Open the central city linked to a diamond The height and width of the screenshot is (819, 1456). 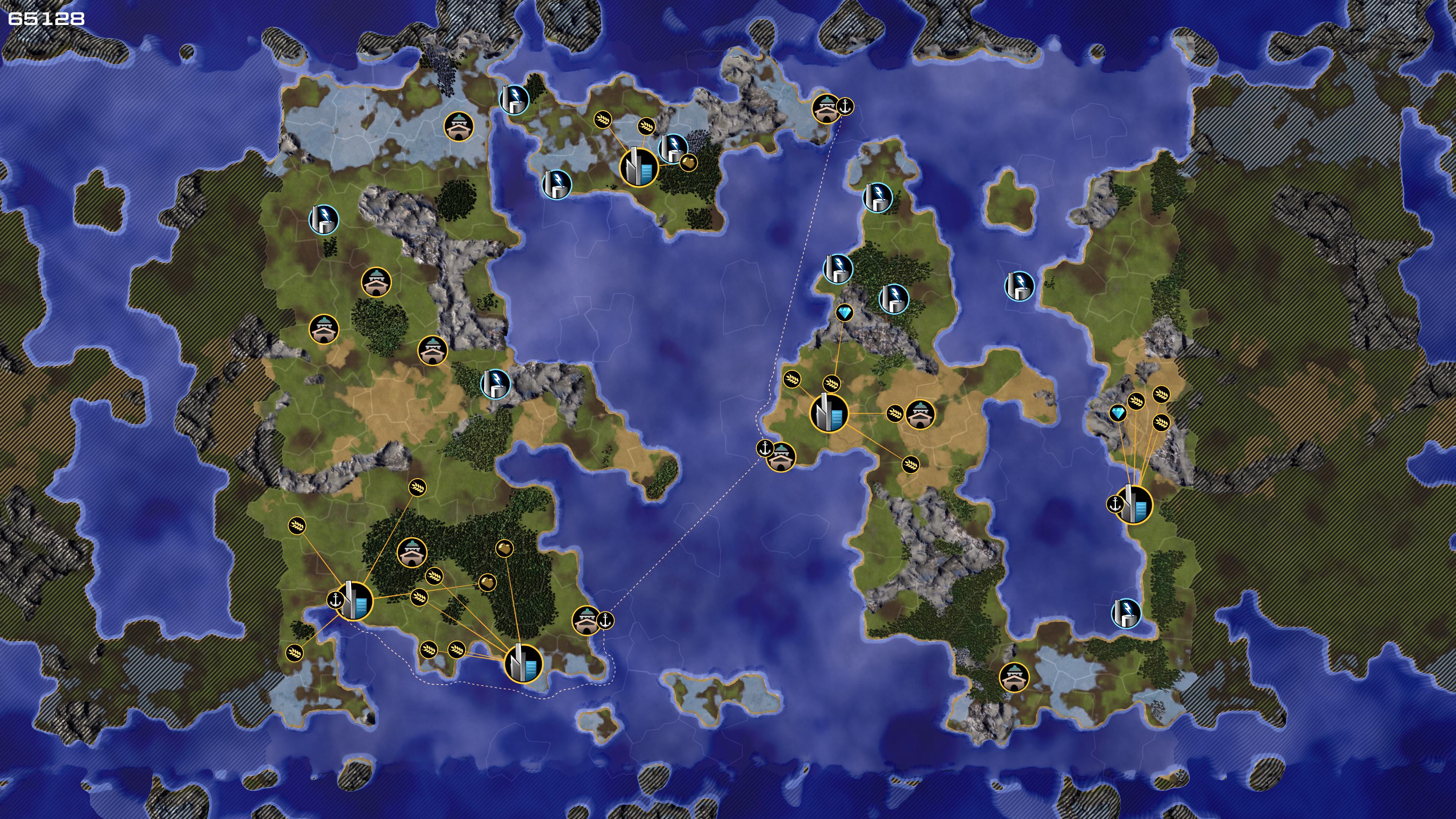(829, 413)
